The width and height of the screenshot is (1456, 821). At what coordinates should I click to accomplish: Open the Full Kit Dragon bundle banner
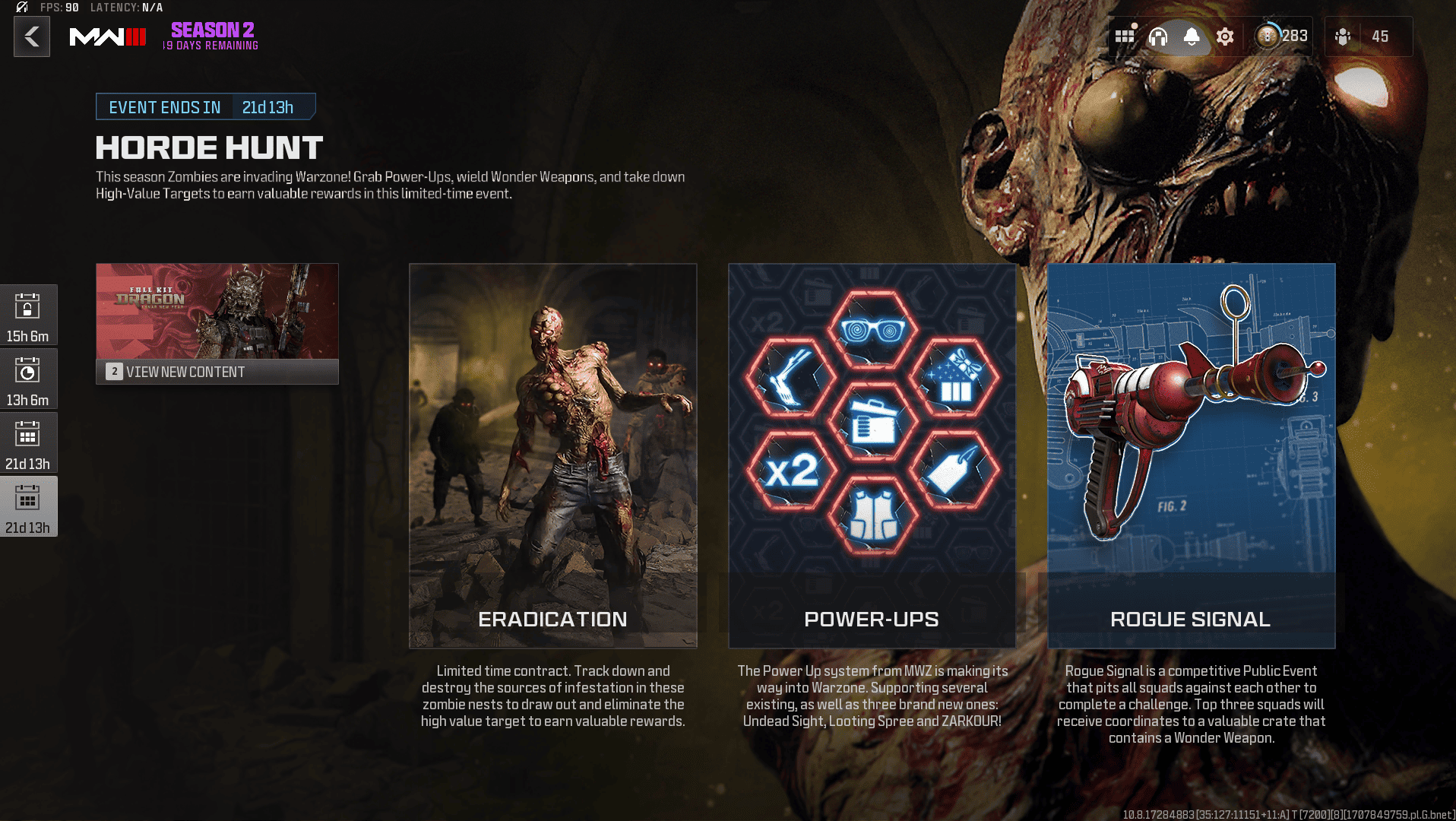pos(217,313)
